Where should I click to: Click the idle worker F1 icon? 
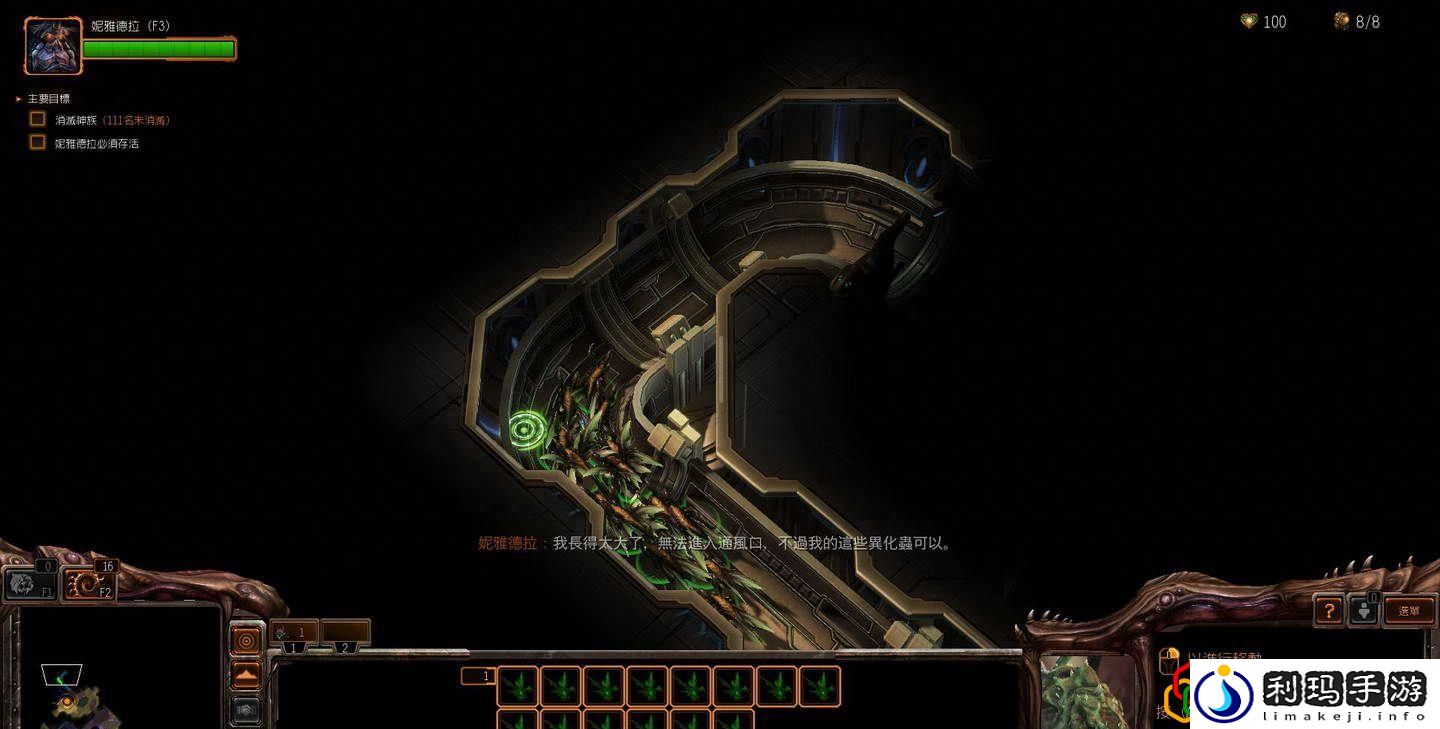click(x=28, y=585)
